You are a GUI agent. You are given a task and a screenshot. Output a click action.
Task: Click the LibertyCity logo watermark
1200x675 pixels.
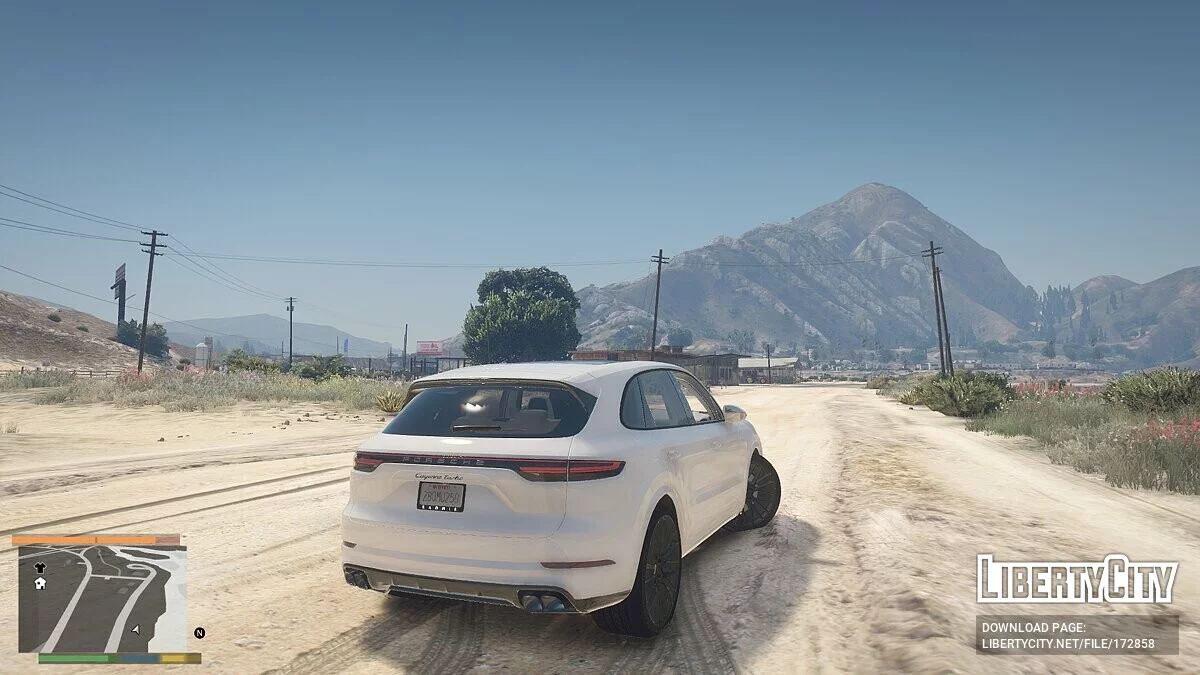(1077, 579)
